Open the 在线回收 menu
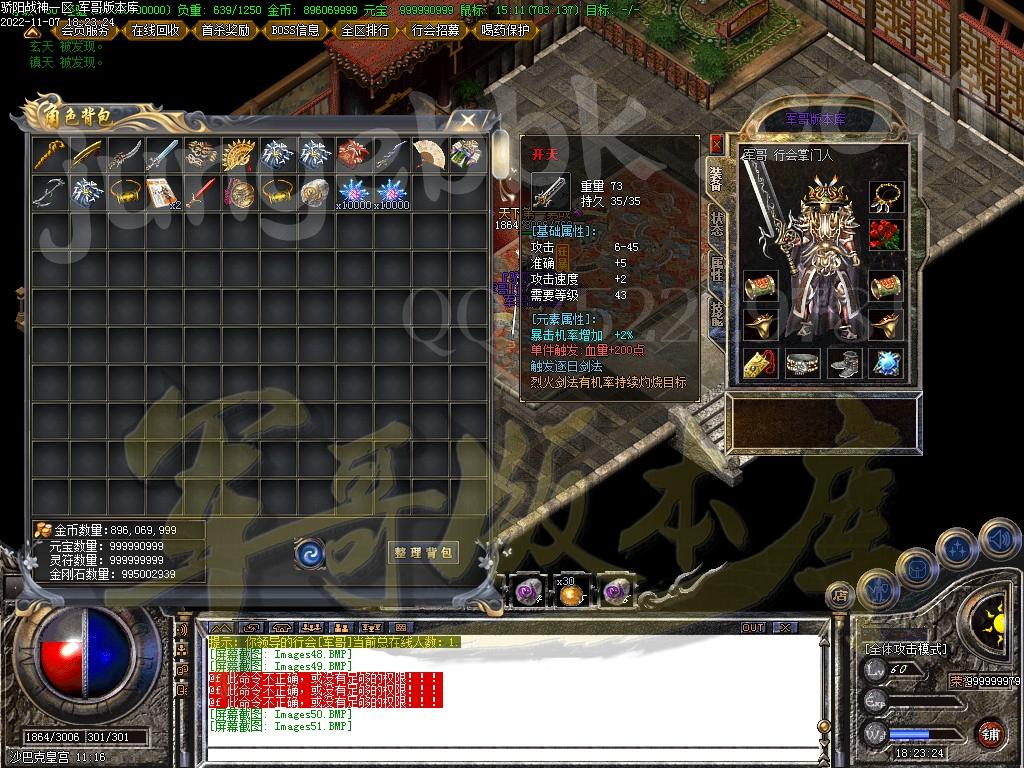 [156, 30]
